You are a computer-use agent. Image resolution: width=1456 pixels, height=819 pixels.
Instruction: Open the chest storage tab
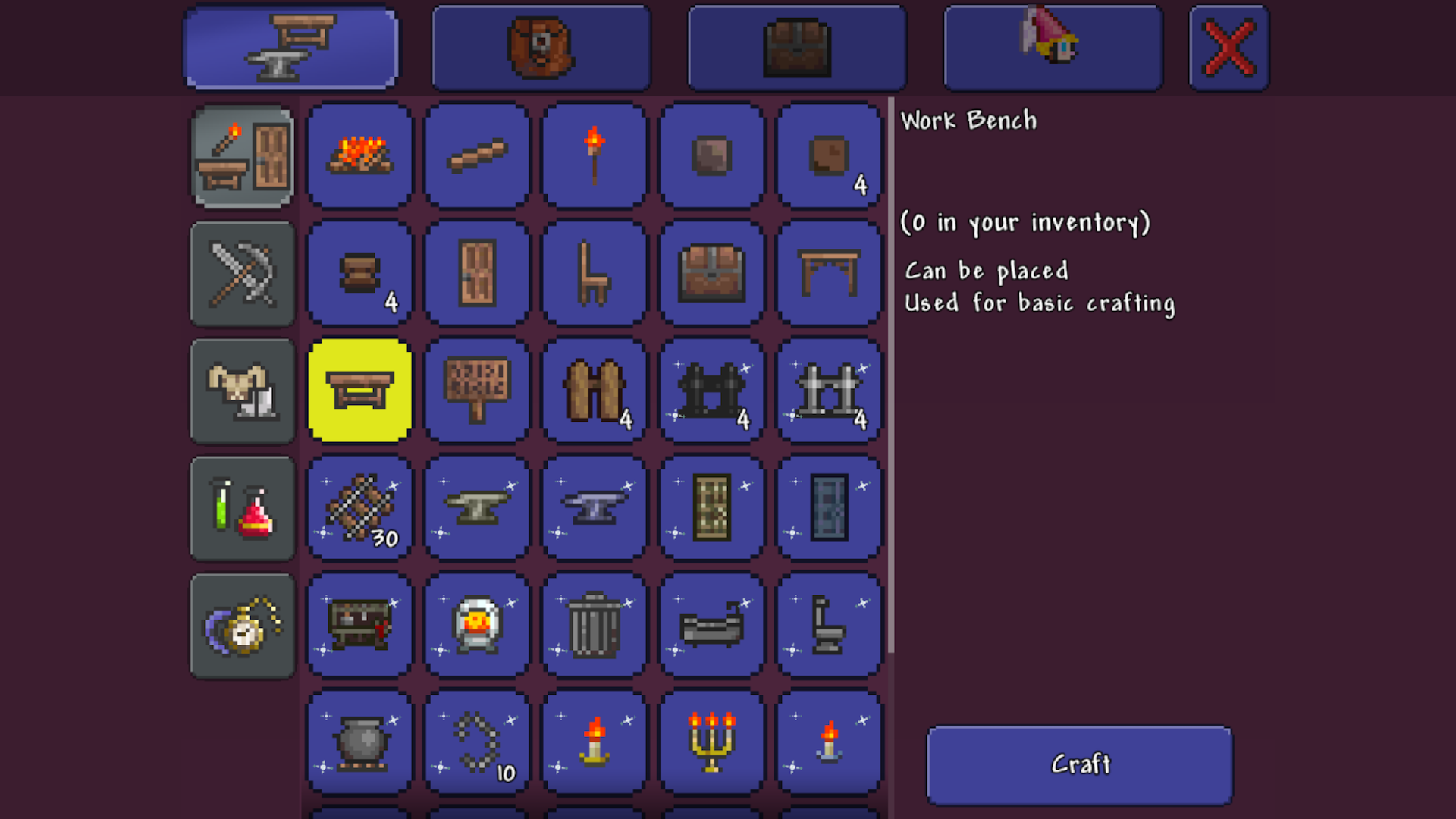796,49
